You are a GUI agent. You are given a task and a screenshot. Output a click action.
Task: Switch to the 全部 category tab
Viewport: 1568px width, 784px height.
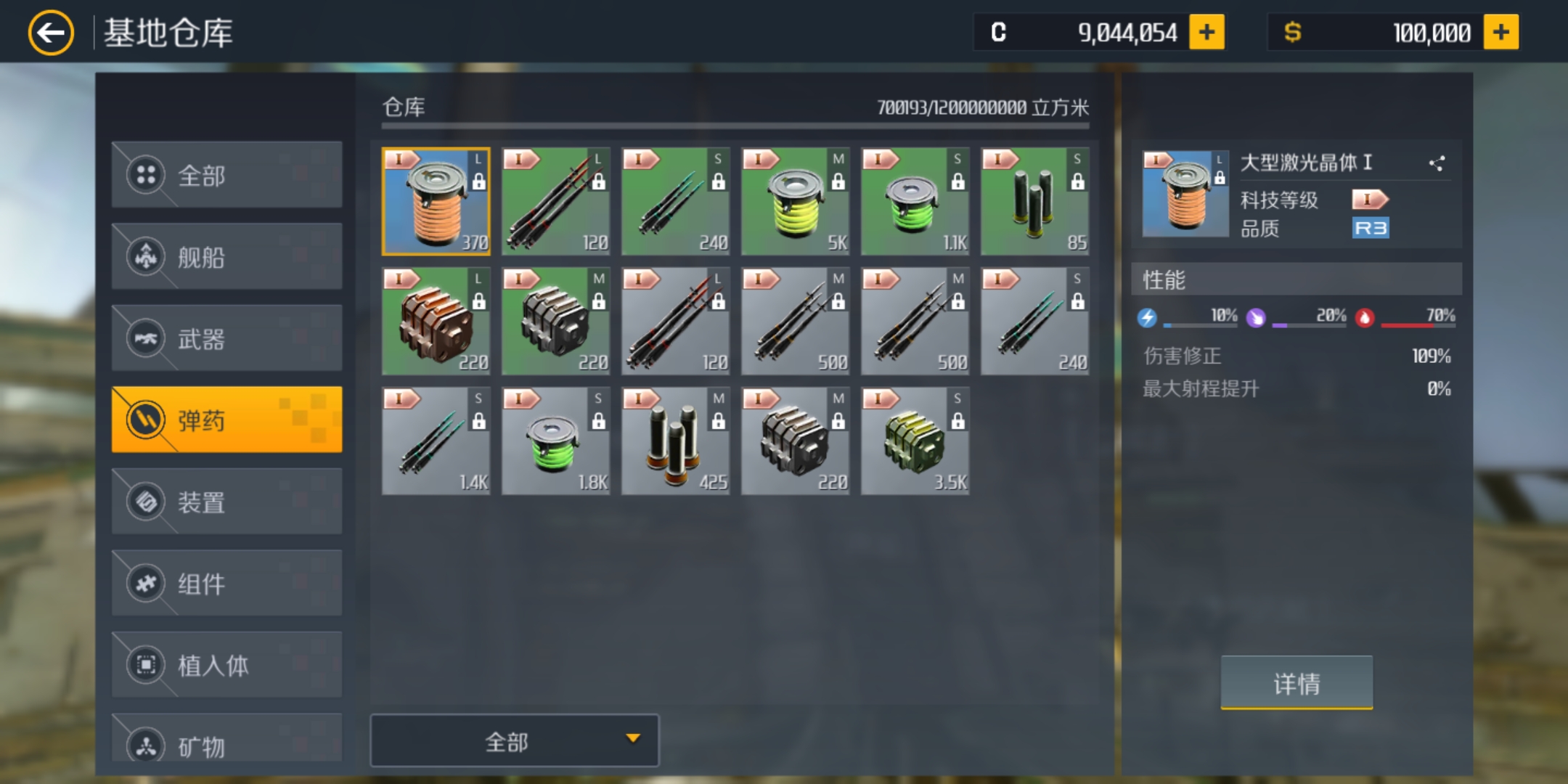(x=226, y=175)
